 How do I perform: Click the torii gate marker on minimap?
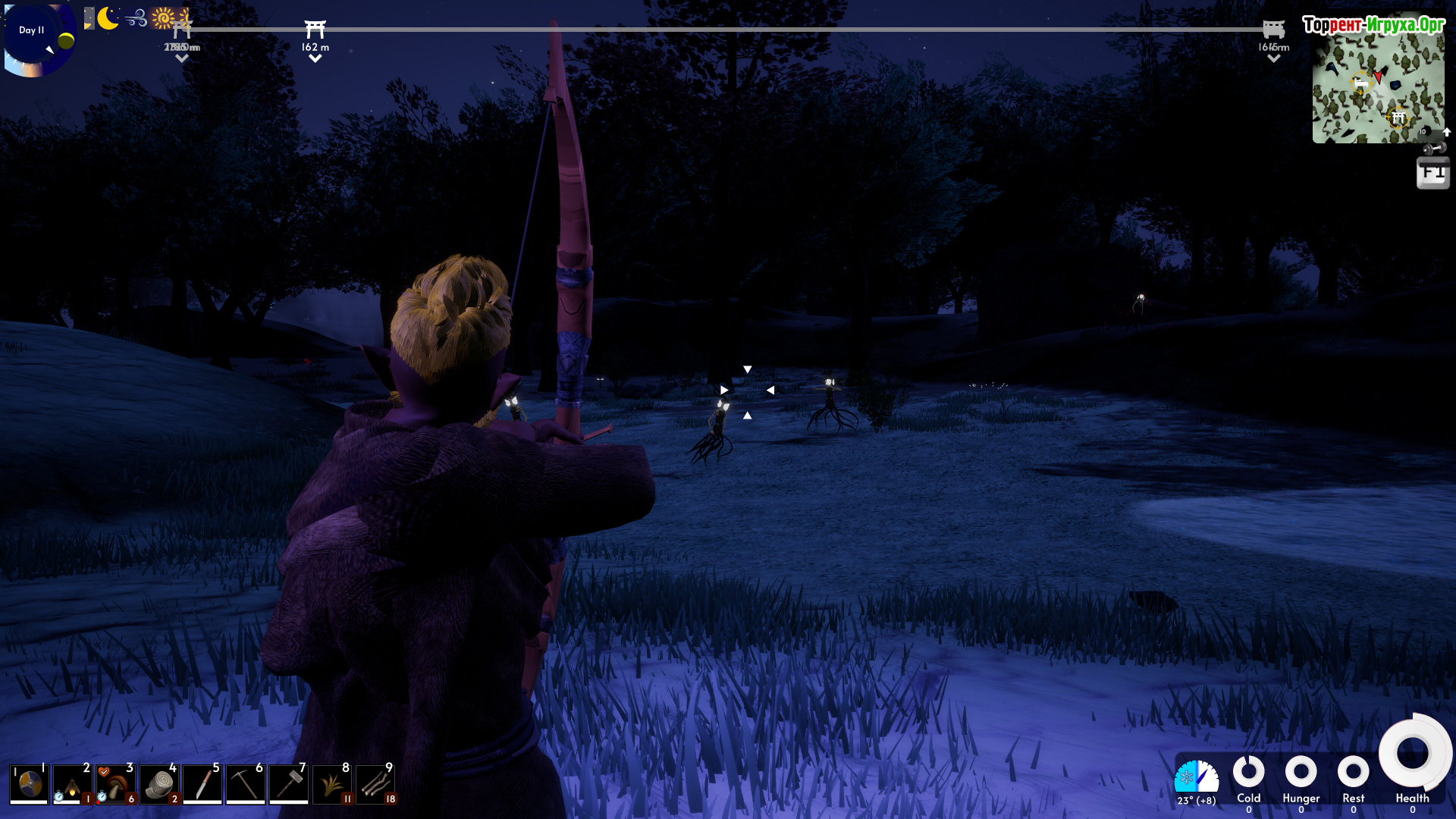[1398, 118]
